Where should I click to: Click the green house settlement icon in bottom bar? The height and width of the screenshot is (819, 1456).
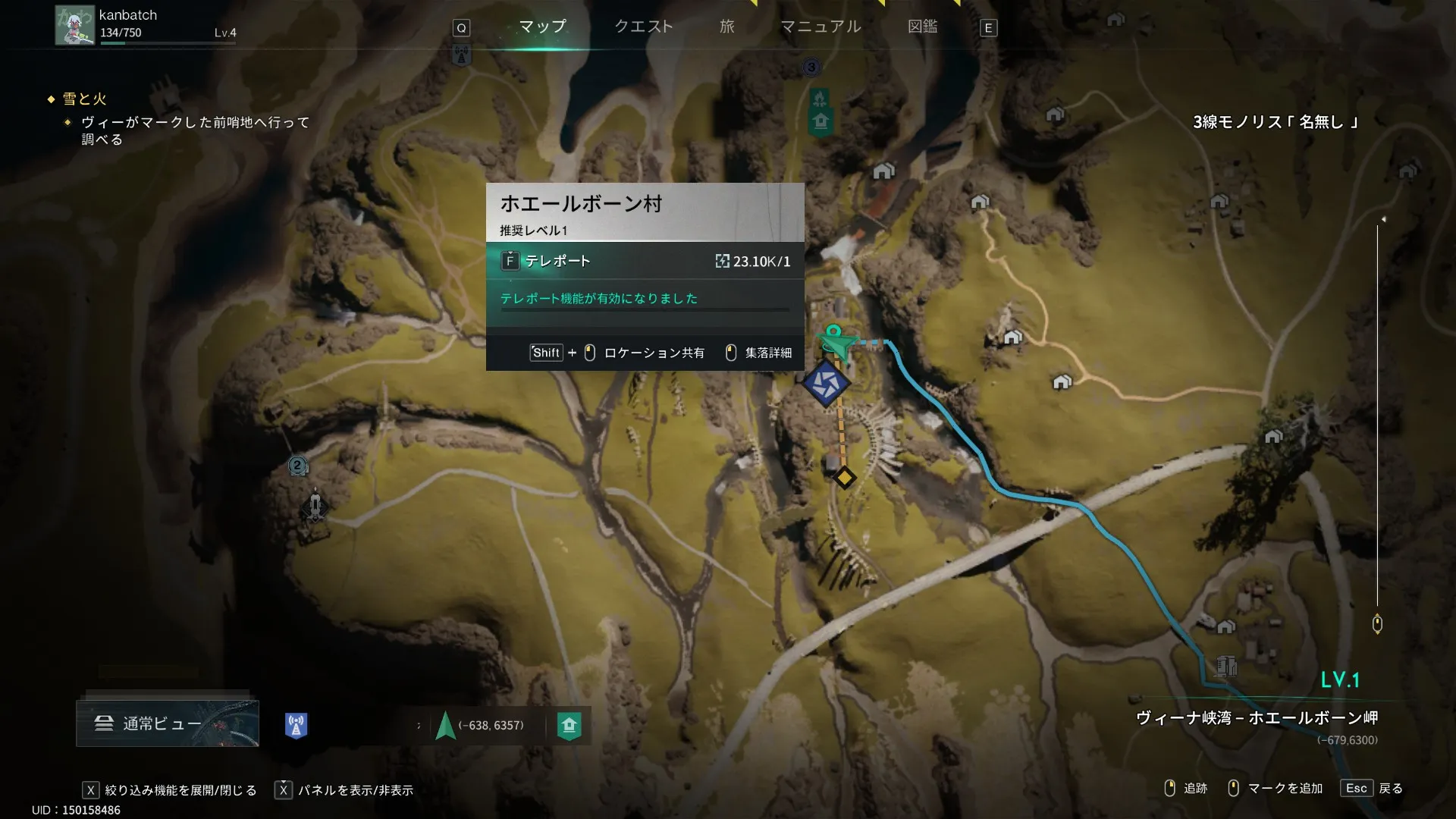(x=569, y=725)
